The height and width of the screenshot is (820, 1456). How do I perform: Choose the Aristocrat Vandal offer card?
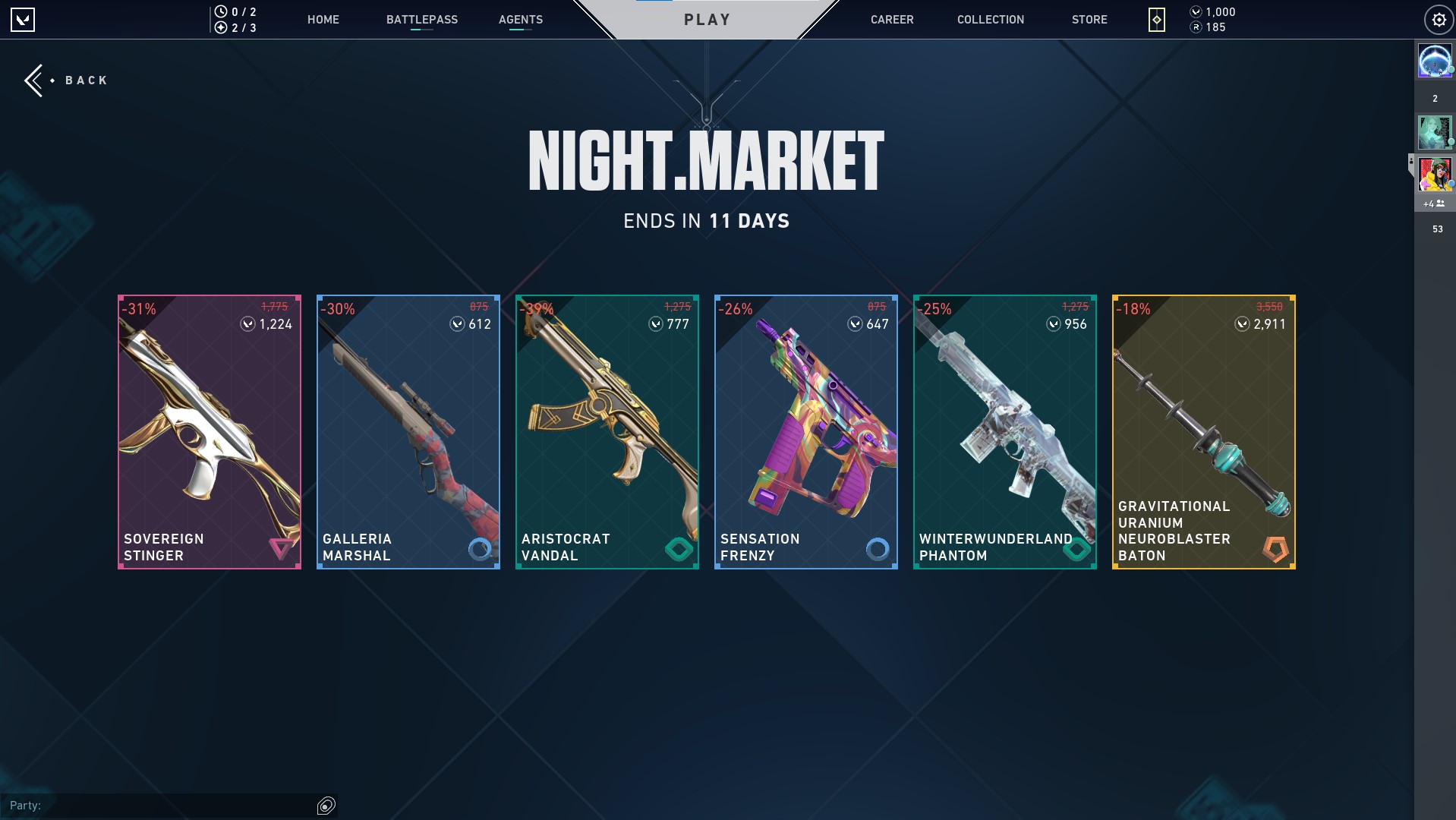coord(607,431)
